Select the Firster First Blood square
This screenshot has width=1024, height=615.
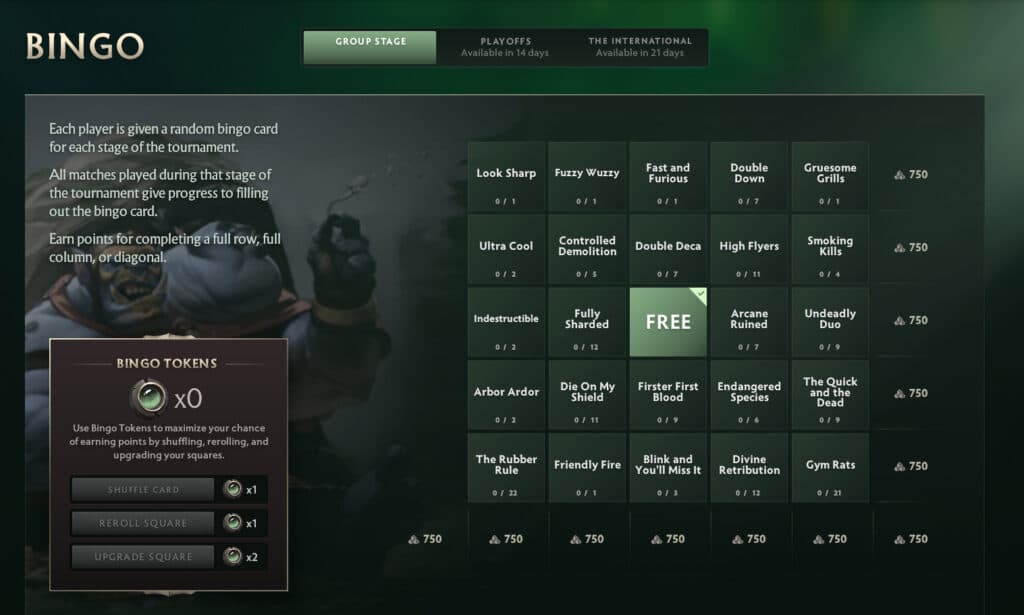coord(668,395)
